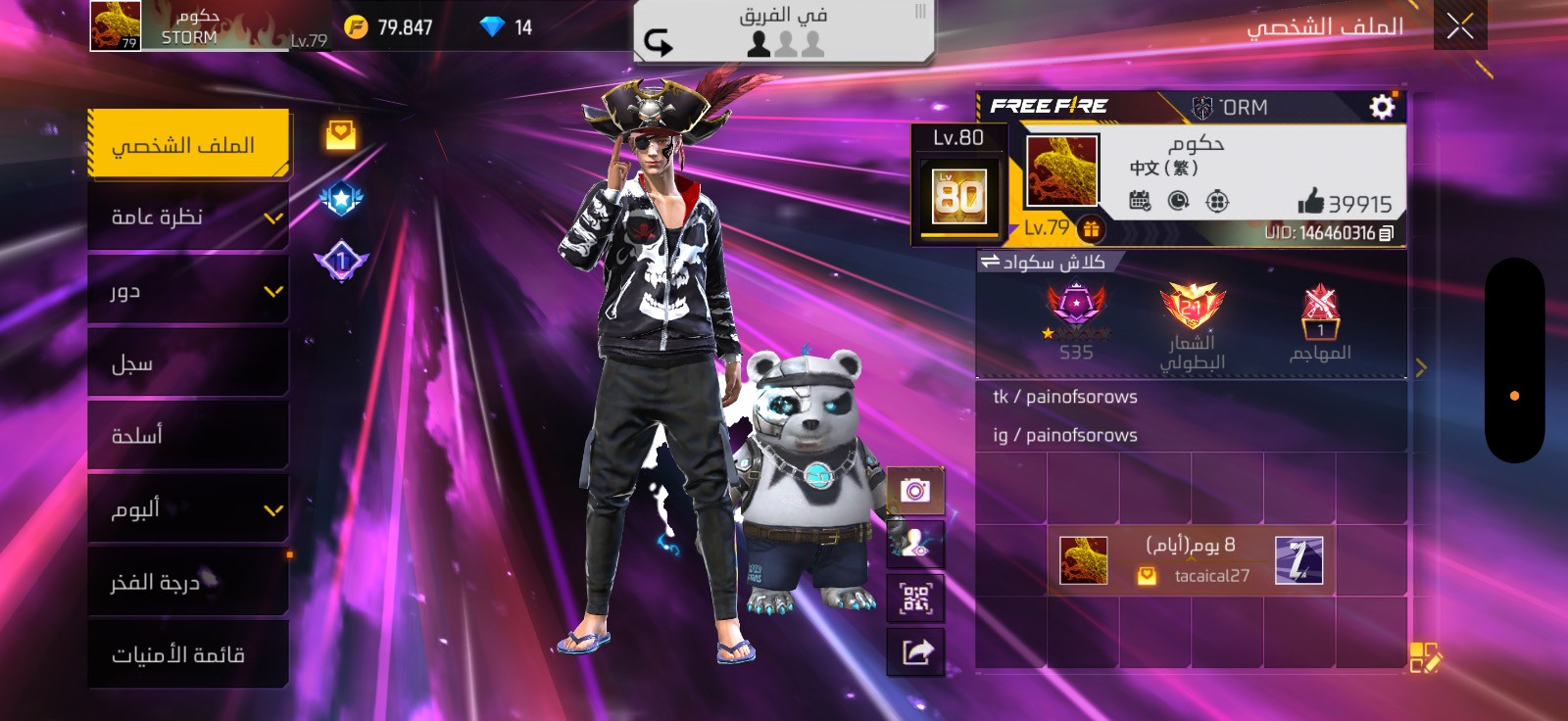Open the camera photo mode button
Image resolution: width=1568 pixels, height=721 pixels.
tap(915, 490)
